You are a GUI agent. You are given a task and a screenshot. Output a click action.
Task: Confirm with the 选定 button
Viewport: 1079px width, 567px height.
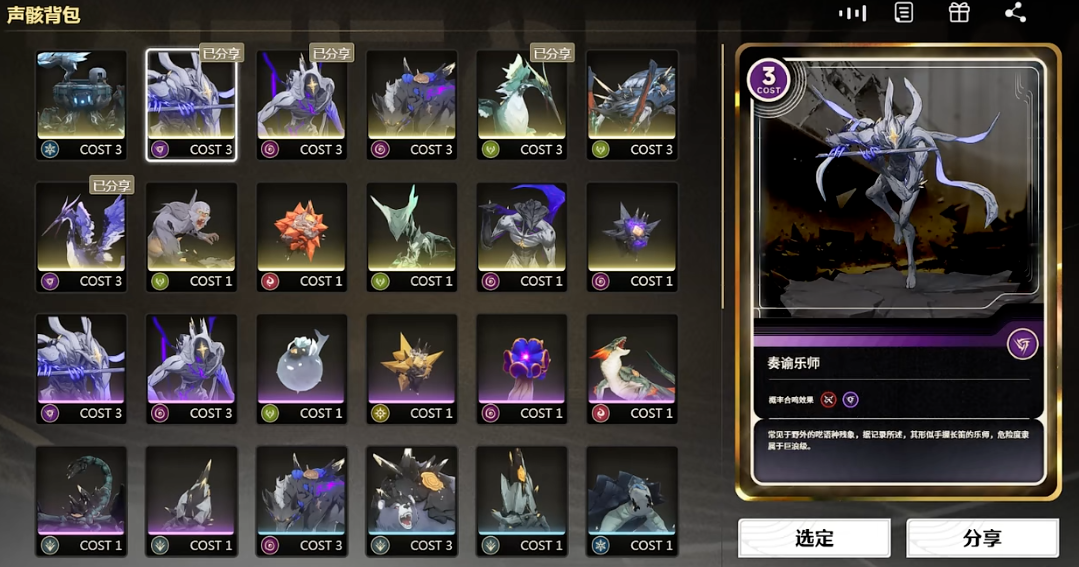tap(814, 538)
